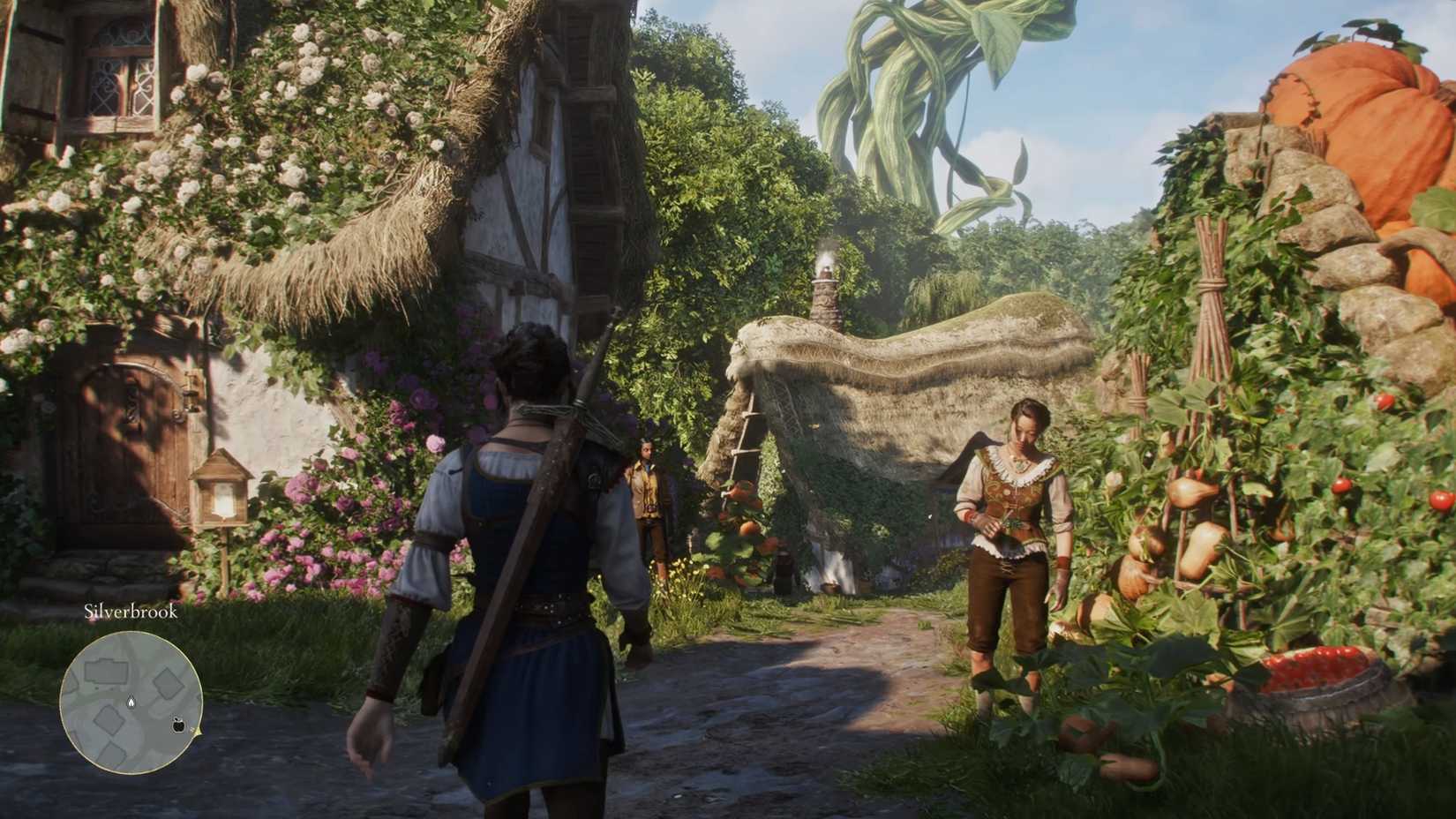The height and width of the screenshot is (819, 1456).
Task: Click the player position marker on minimap
Action: (131, 702)
